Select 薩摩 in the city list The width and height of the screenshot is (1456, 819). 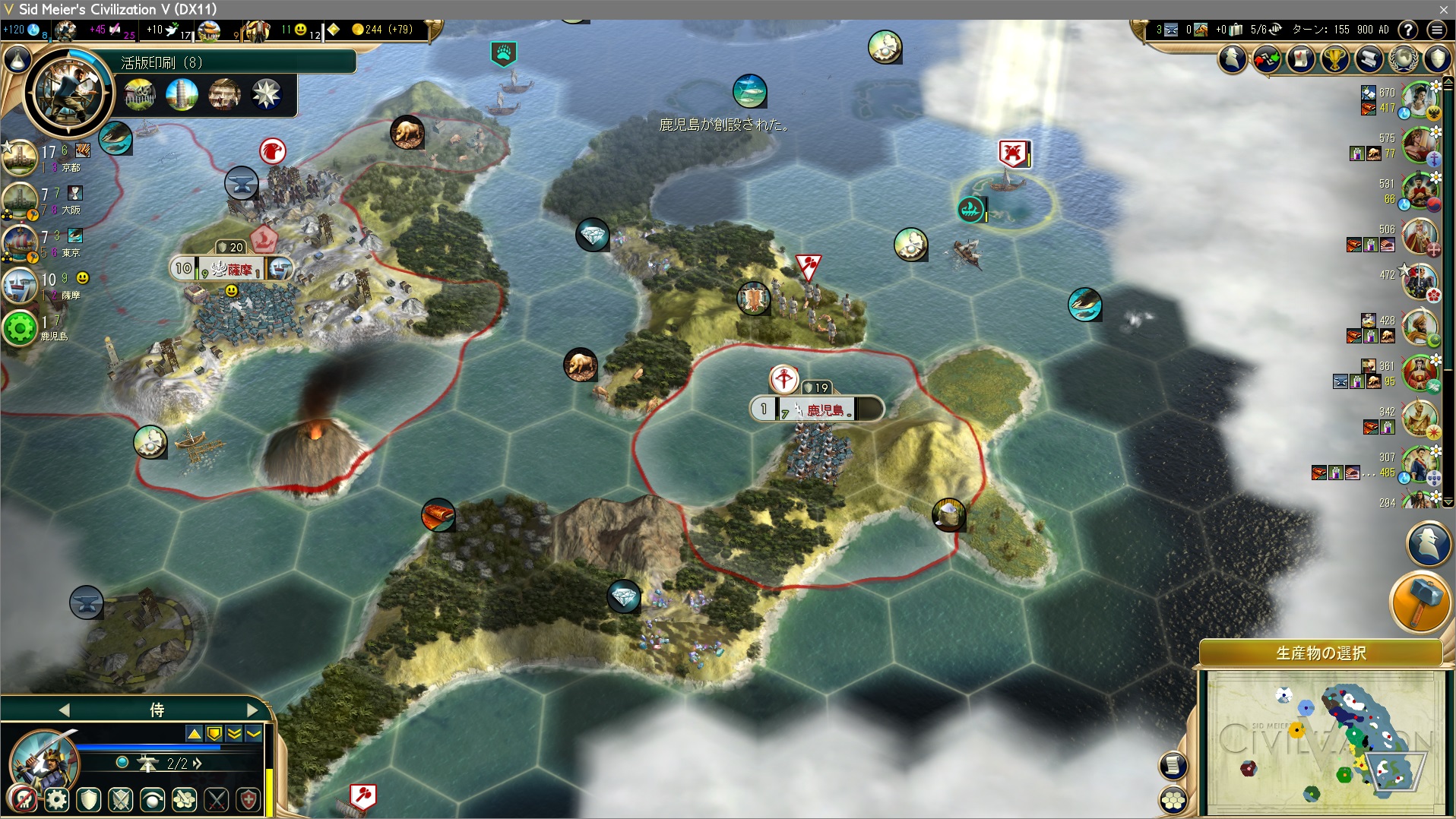tap(21, 286)
